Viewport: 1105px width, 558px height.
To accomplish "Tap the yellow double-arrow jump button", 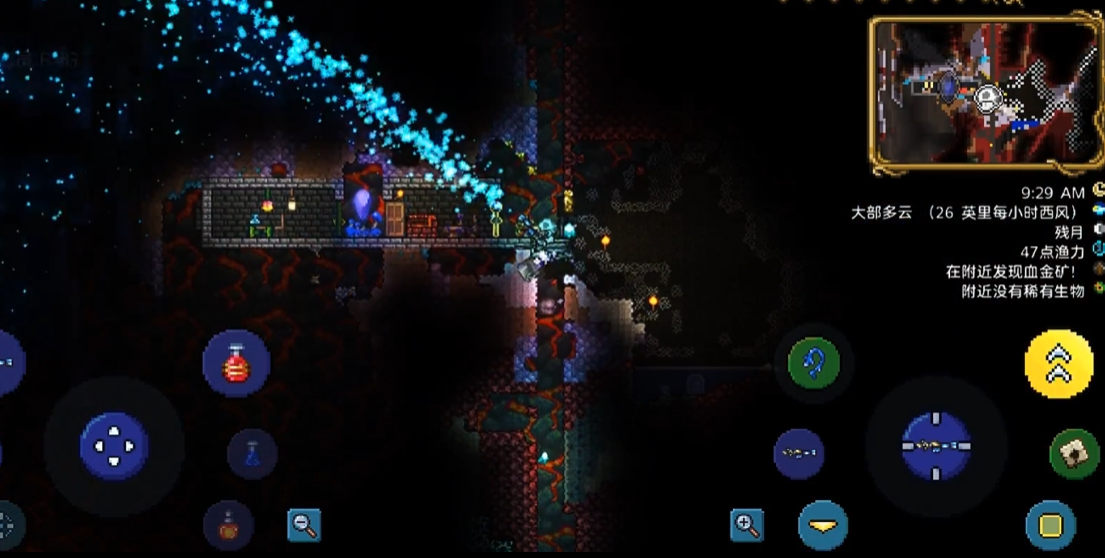I will 1058,365.
